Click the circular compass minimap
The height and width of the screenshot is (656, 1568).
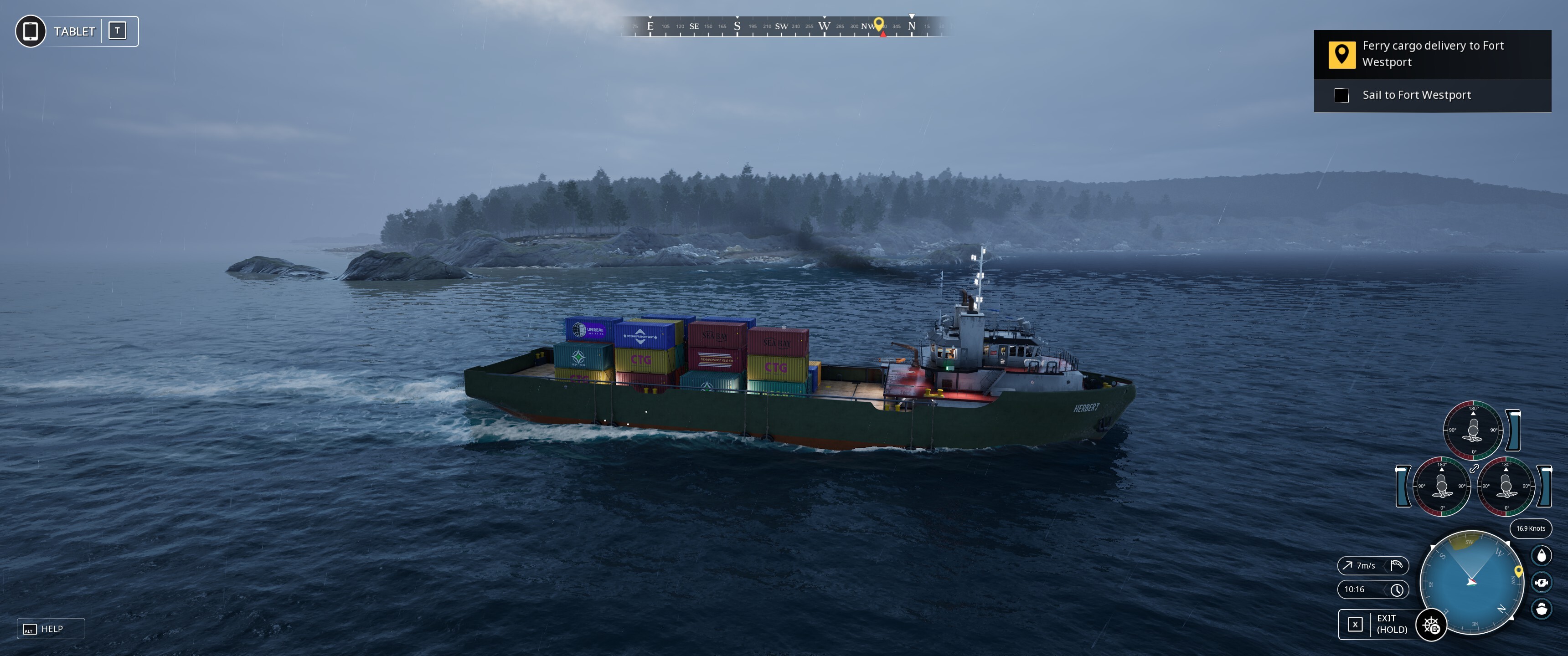click(1471, 582)
